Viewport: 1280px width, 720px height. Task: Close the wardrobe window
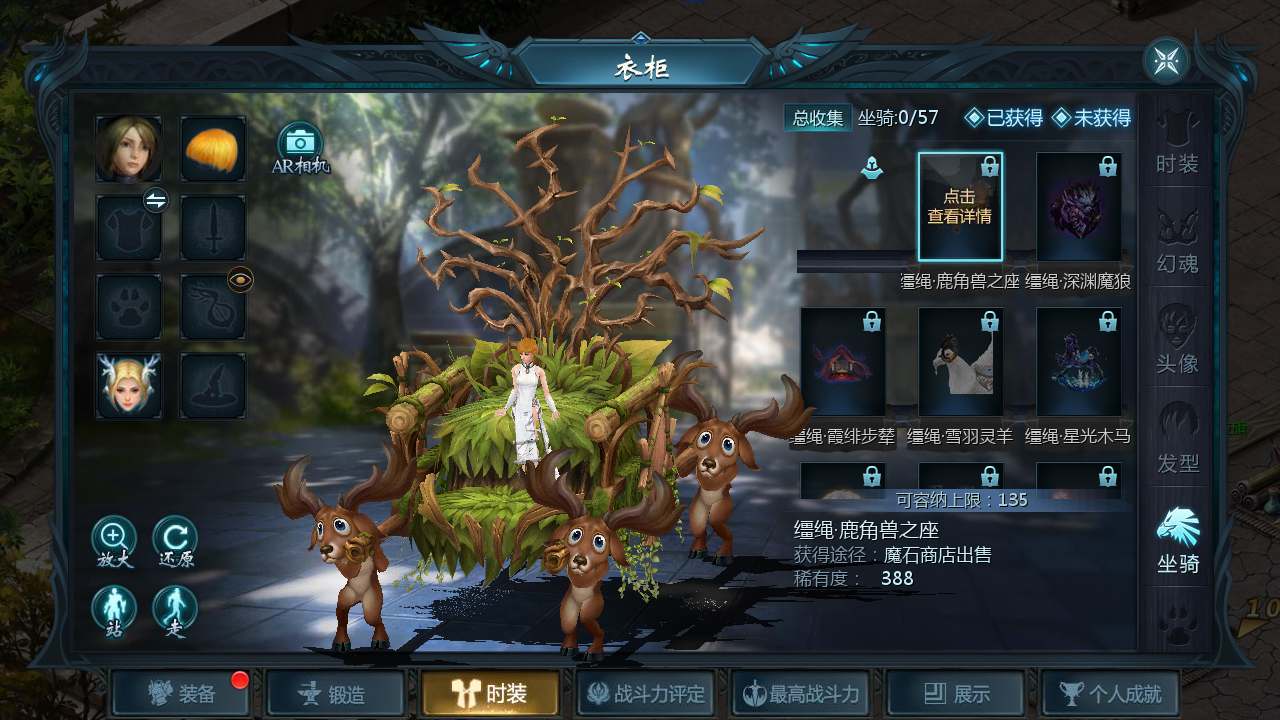[1166, 61]
